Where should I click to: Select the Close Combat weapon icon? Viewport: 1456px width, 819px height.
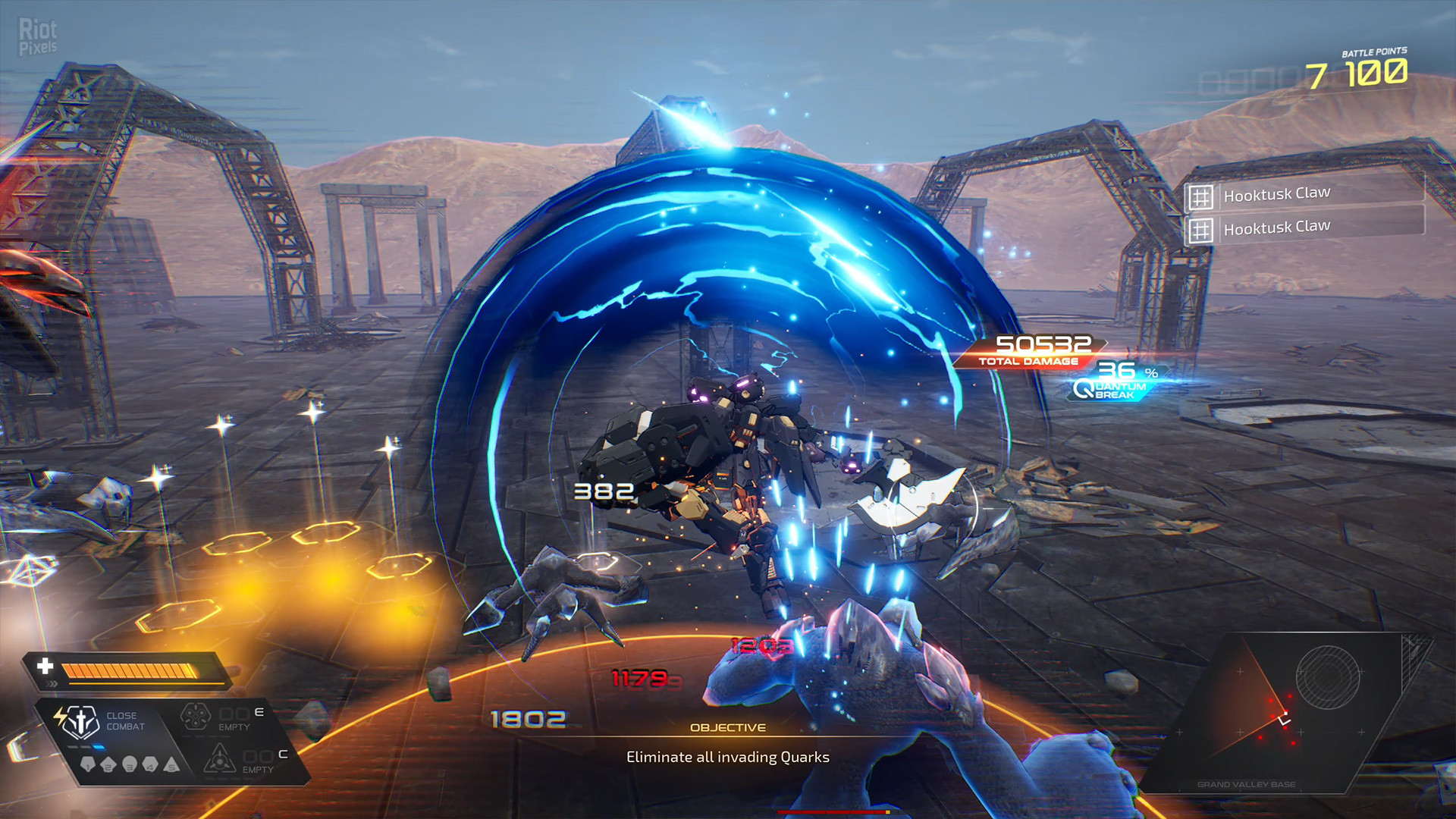tap(79, 721)
